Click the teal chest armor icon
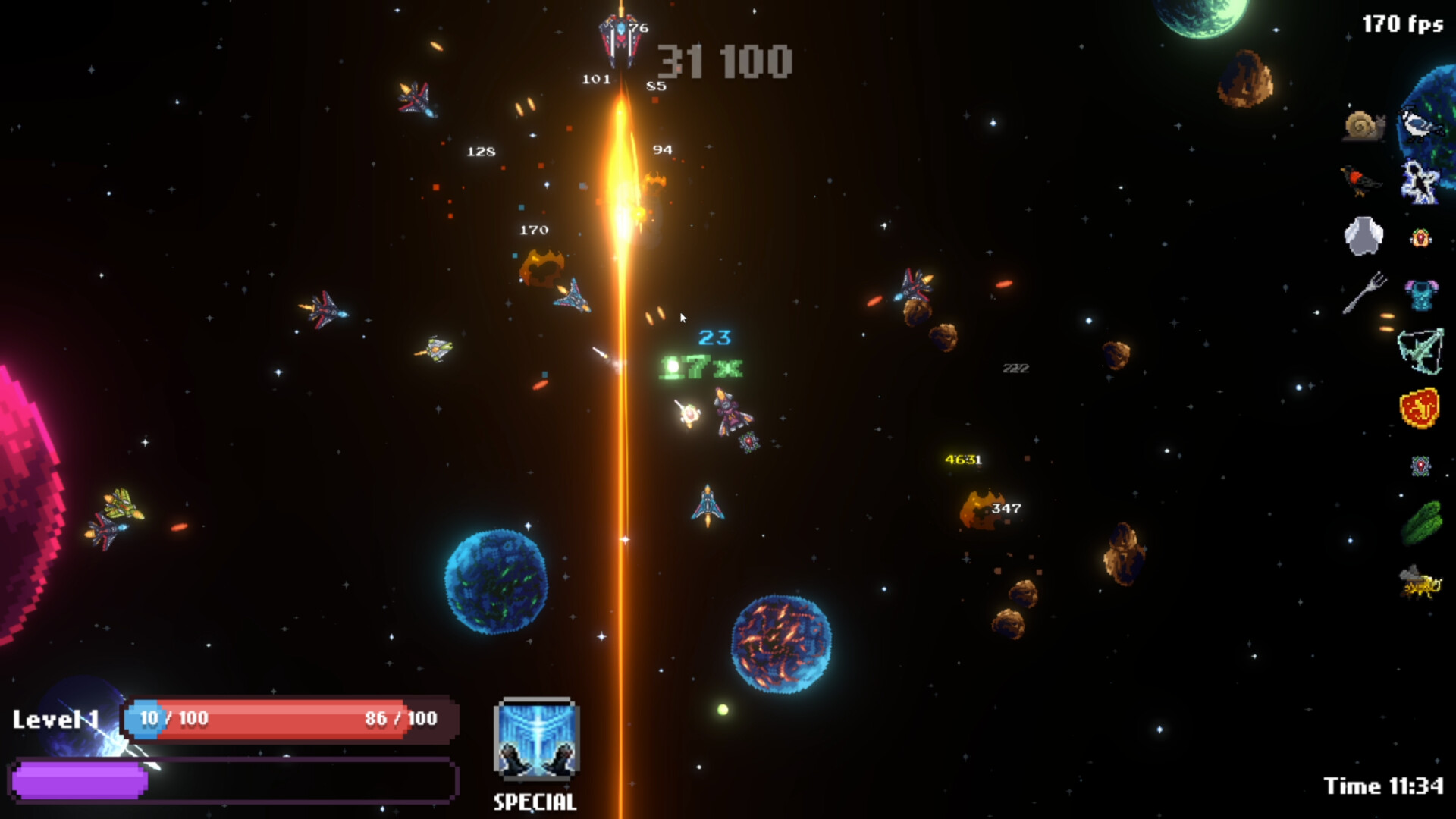 1420,293
